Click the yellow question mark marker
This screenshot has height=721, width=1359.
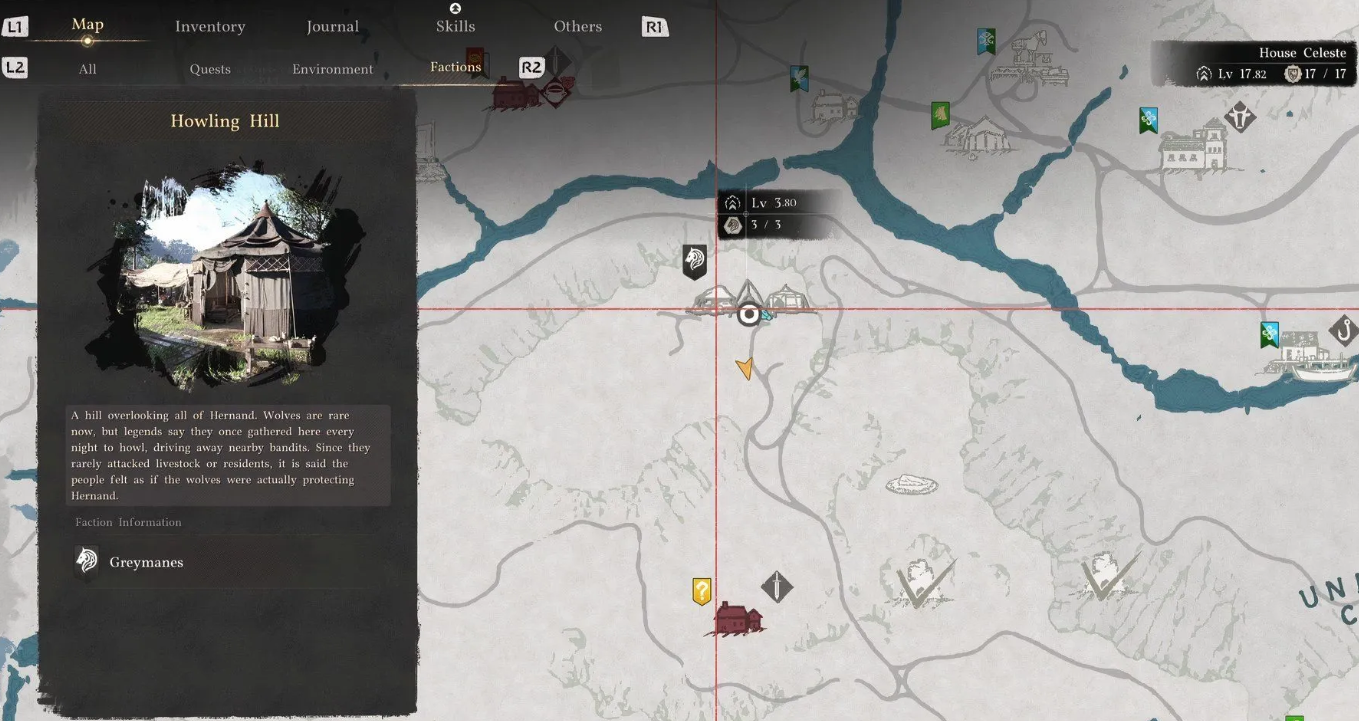702,591
